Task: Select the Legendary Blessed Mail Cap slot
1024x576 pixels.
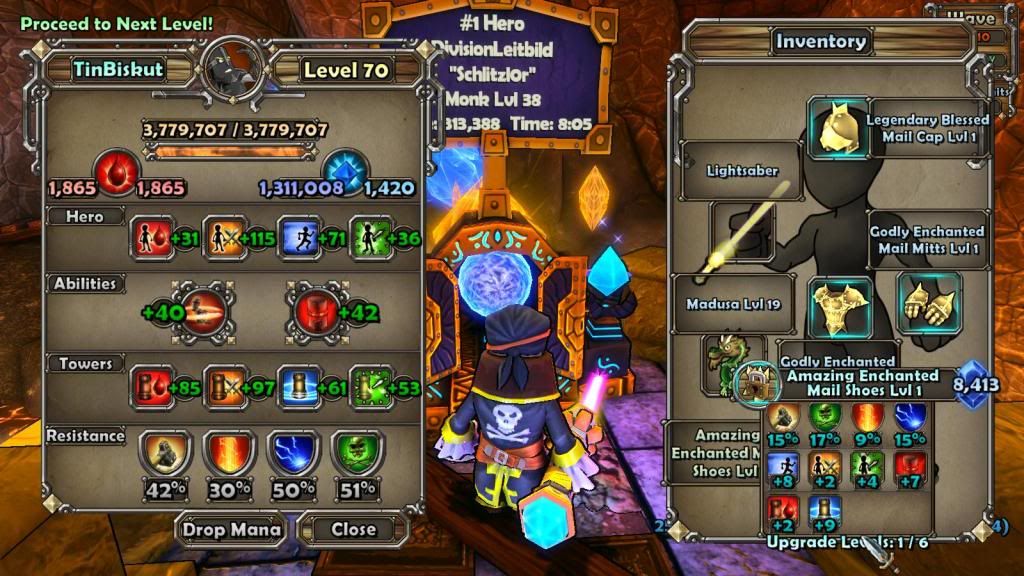Action: click(838, 128)
